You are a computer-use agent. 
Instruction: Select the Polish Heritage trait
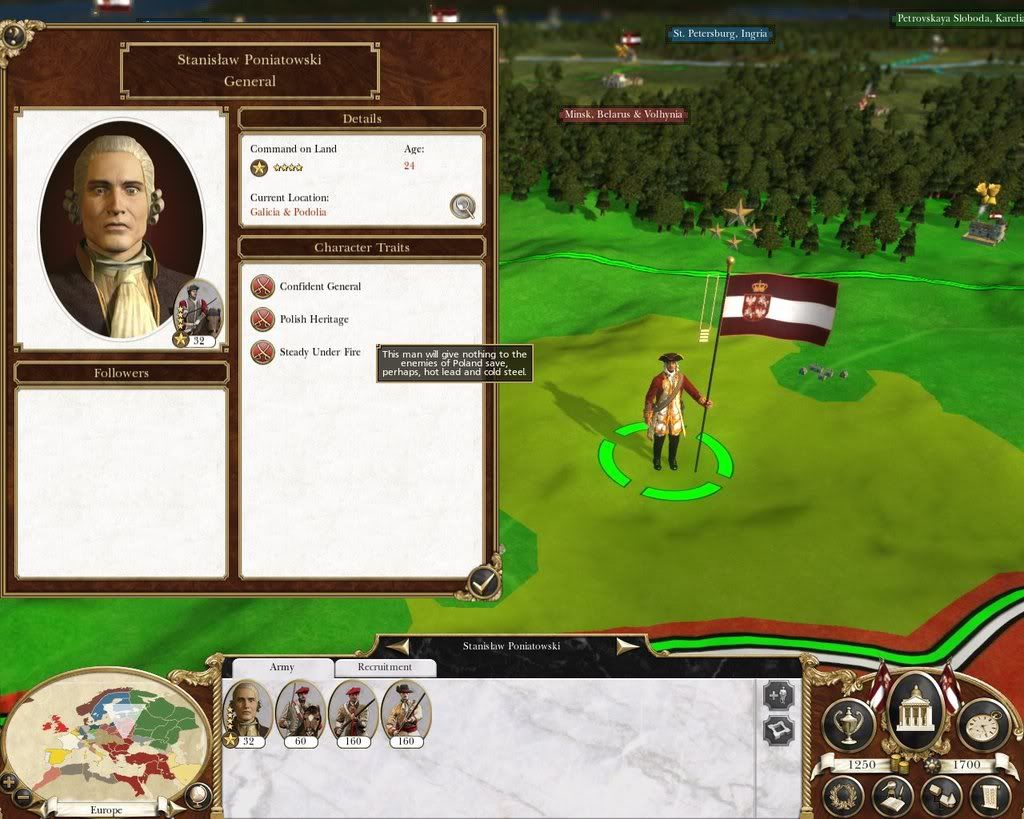[x=262, y=320]
